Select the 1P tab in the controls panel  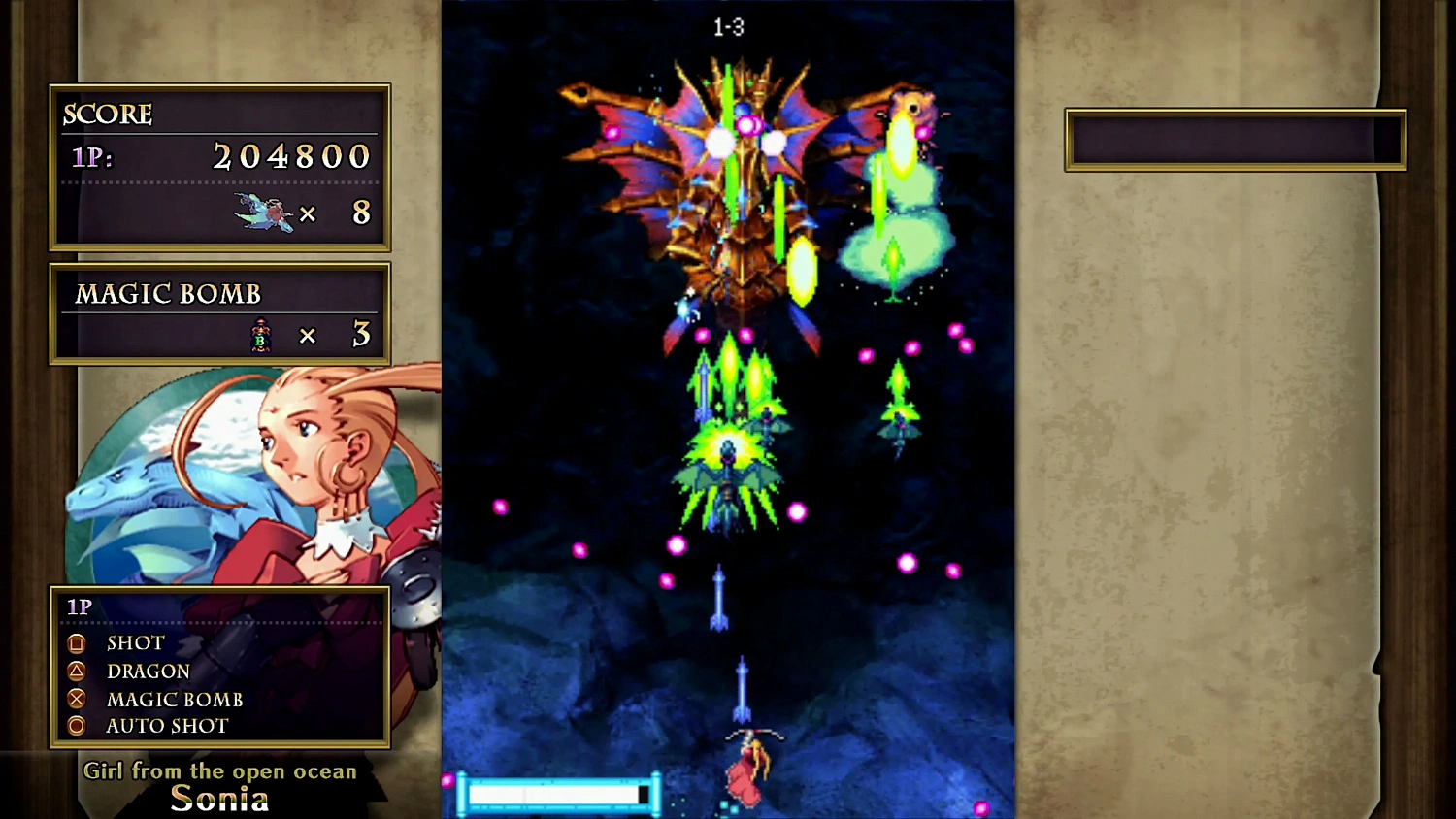pos(79,606)
